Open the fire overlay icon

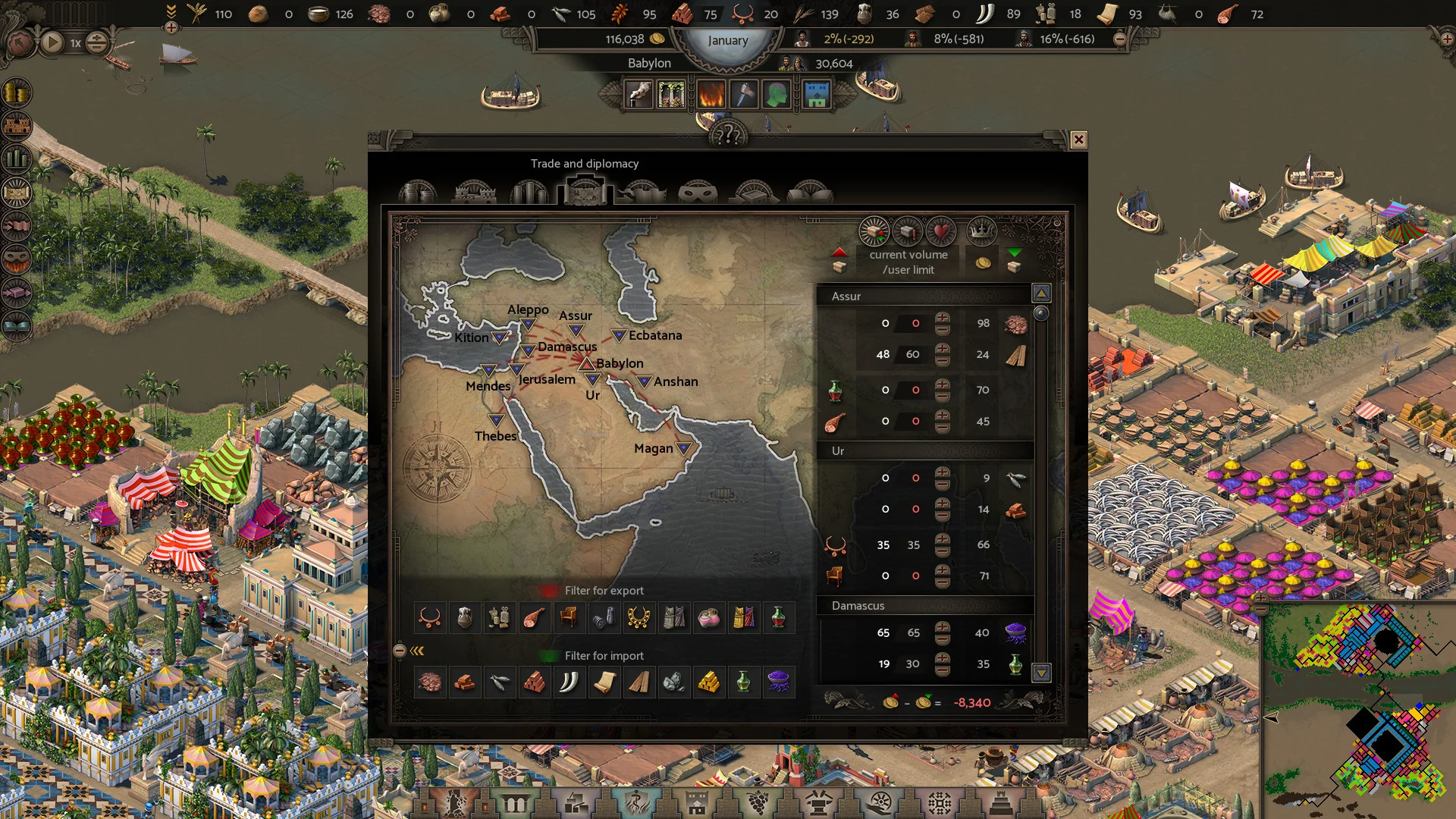pyautogui.click(x=711, y=95)
